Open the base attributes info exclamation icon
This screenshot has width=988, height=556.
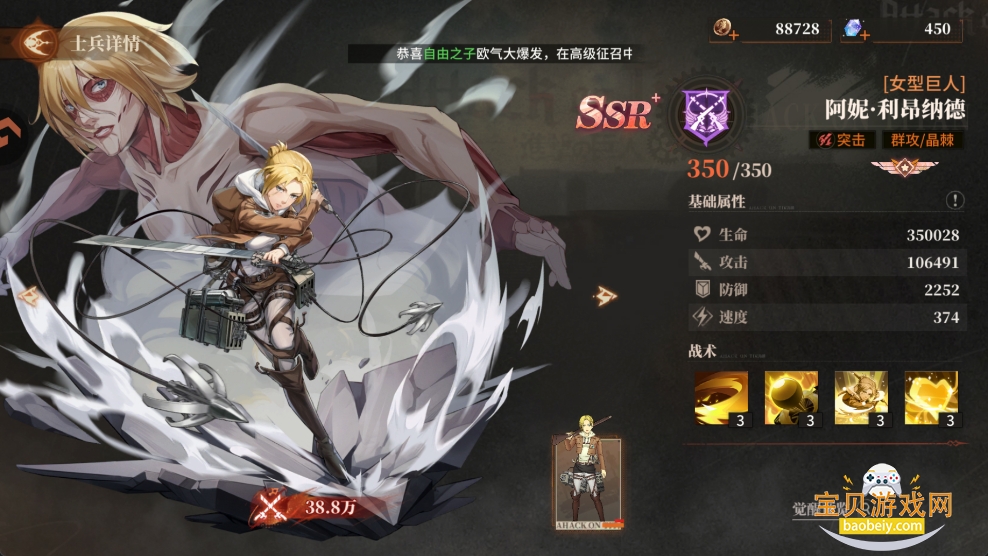tap(955, 200)
